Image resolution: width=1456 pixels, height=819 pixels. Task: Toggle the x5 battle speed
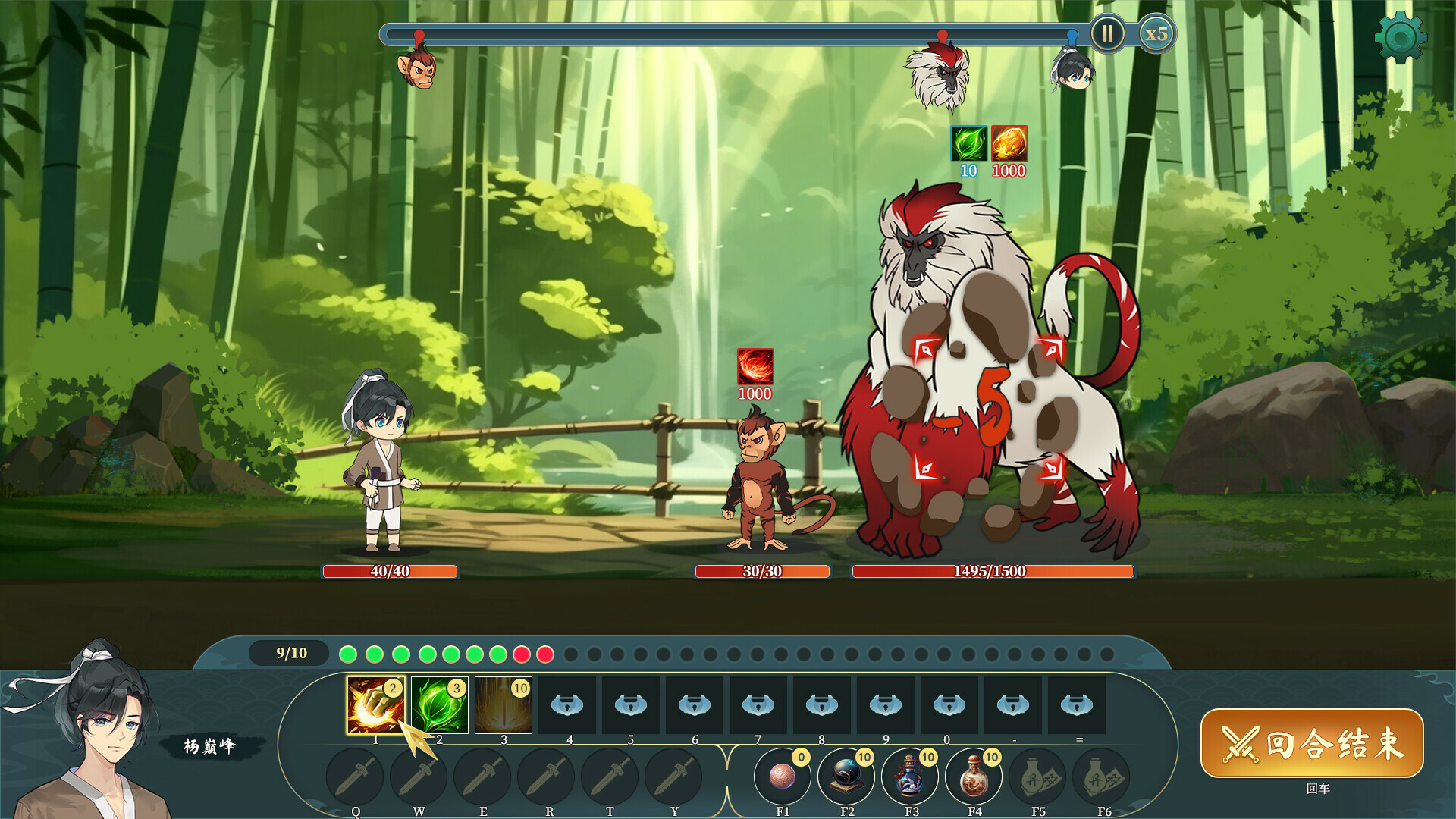[1156, 34]
